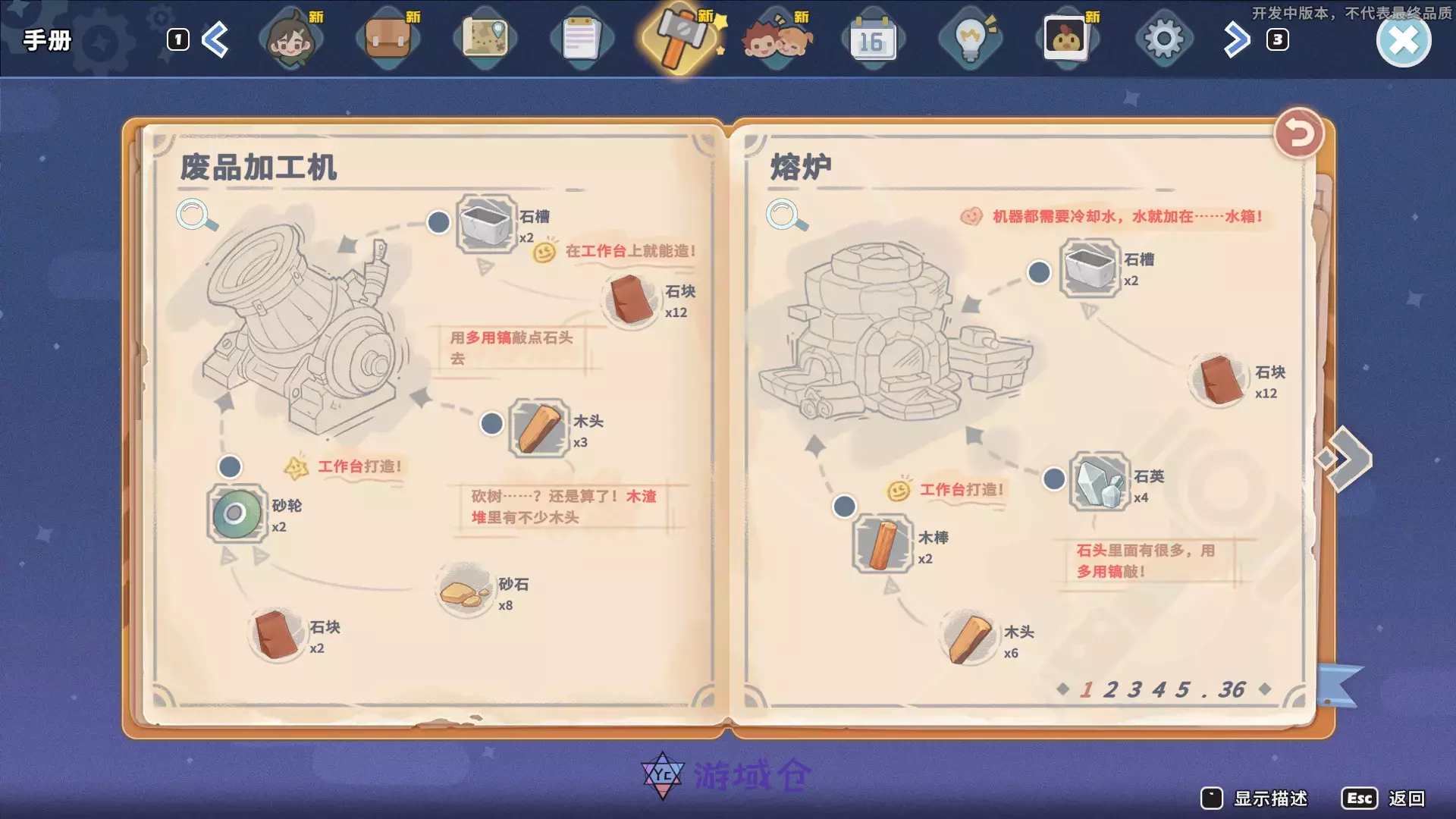
Task: Open the backpack tab icon
Action: 388,38
